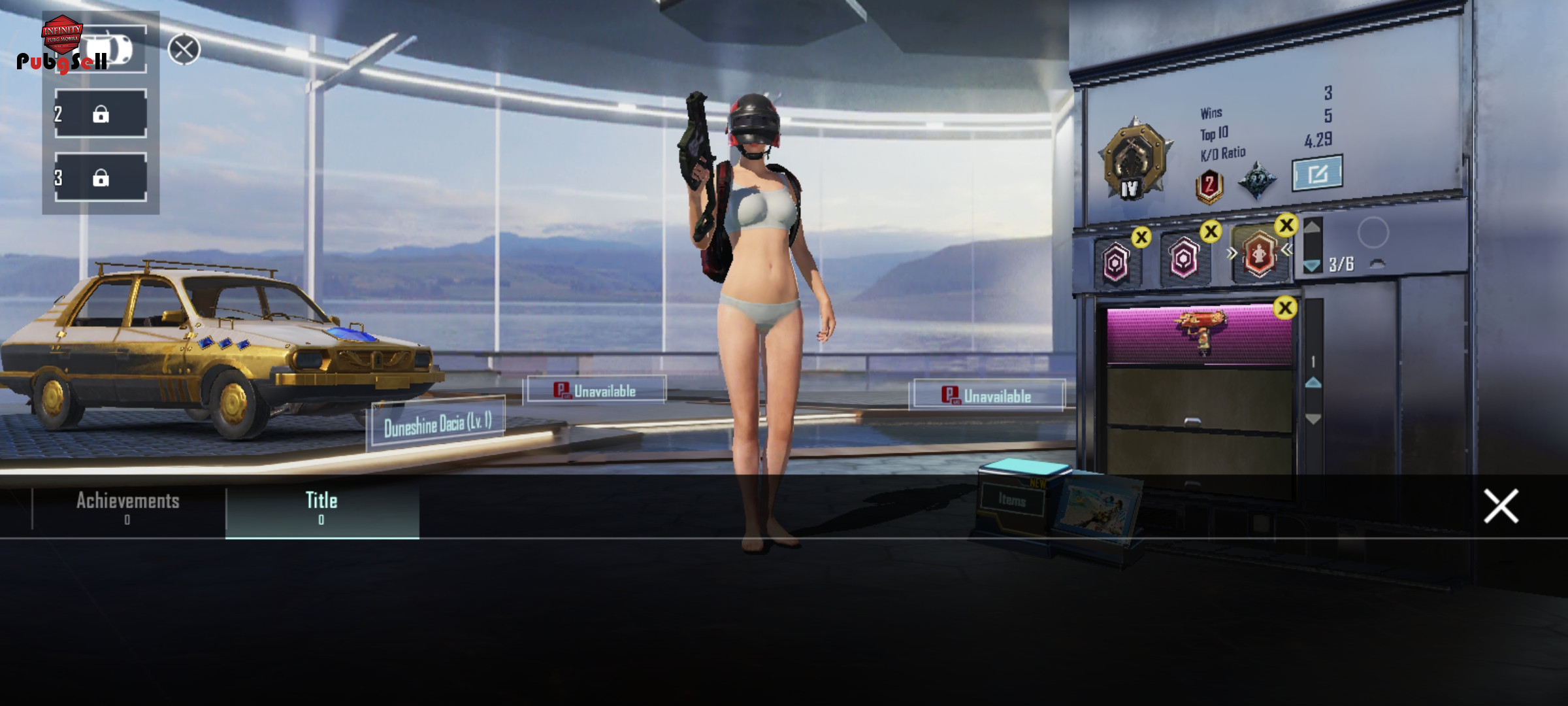Click the tier IV crossed-pistols rank badge
Viewport: 1568px width, 706px height.
(x=1132, y=160)
